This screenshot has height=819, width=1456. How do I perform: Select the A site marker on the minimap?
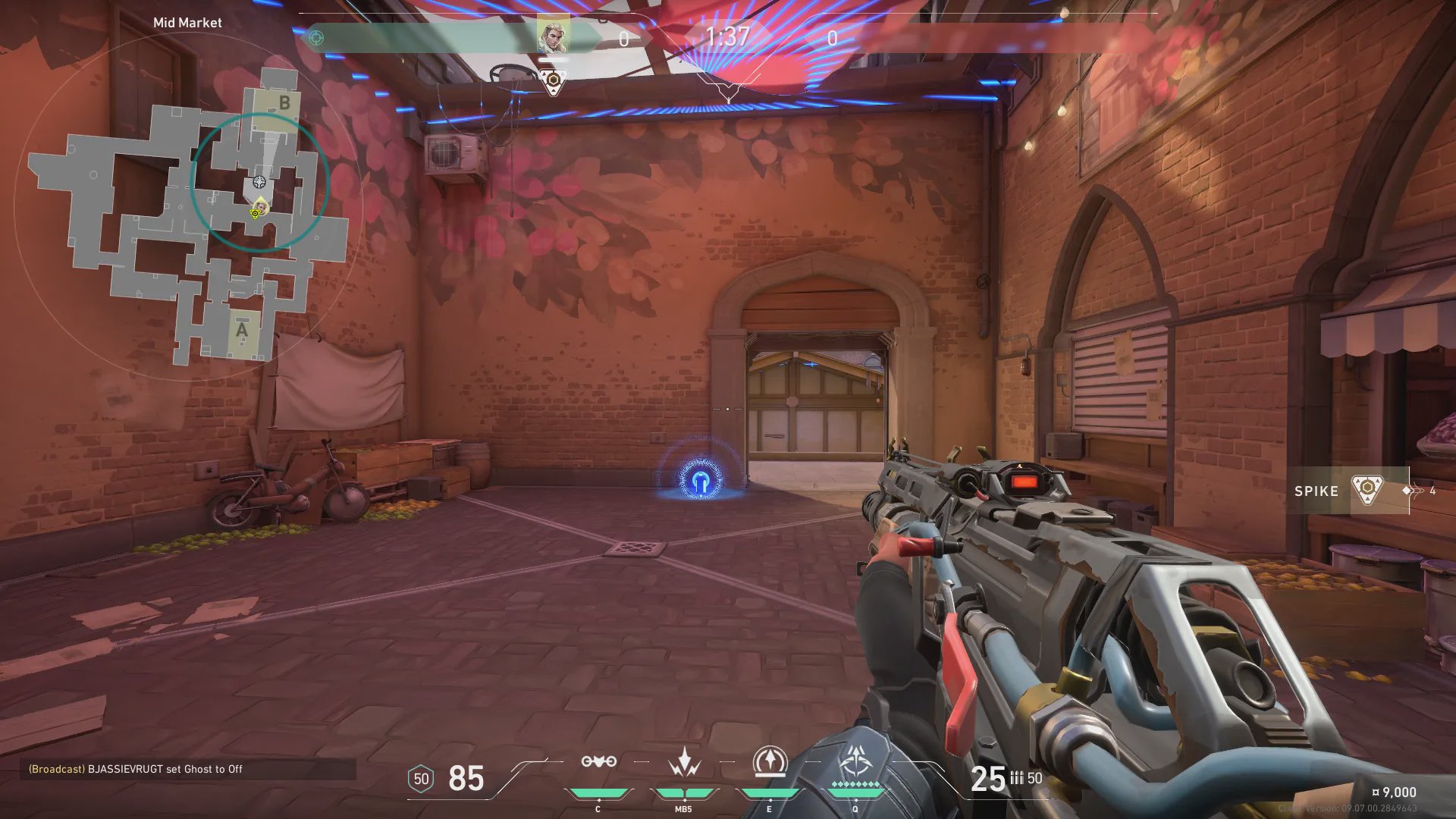pos(242,330)
